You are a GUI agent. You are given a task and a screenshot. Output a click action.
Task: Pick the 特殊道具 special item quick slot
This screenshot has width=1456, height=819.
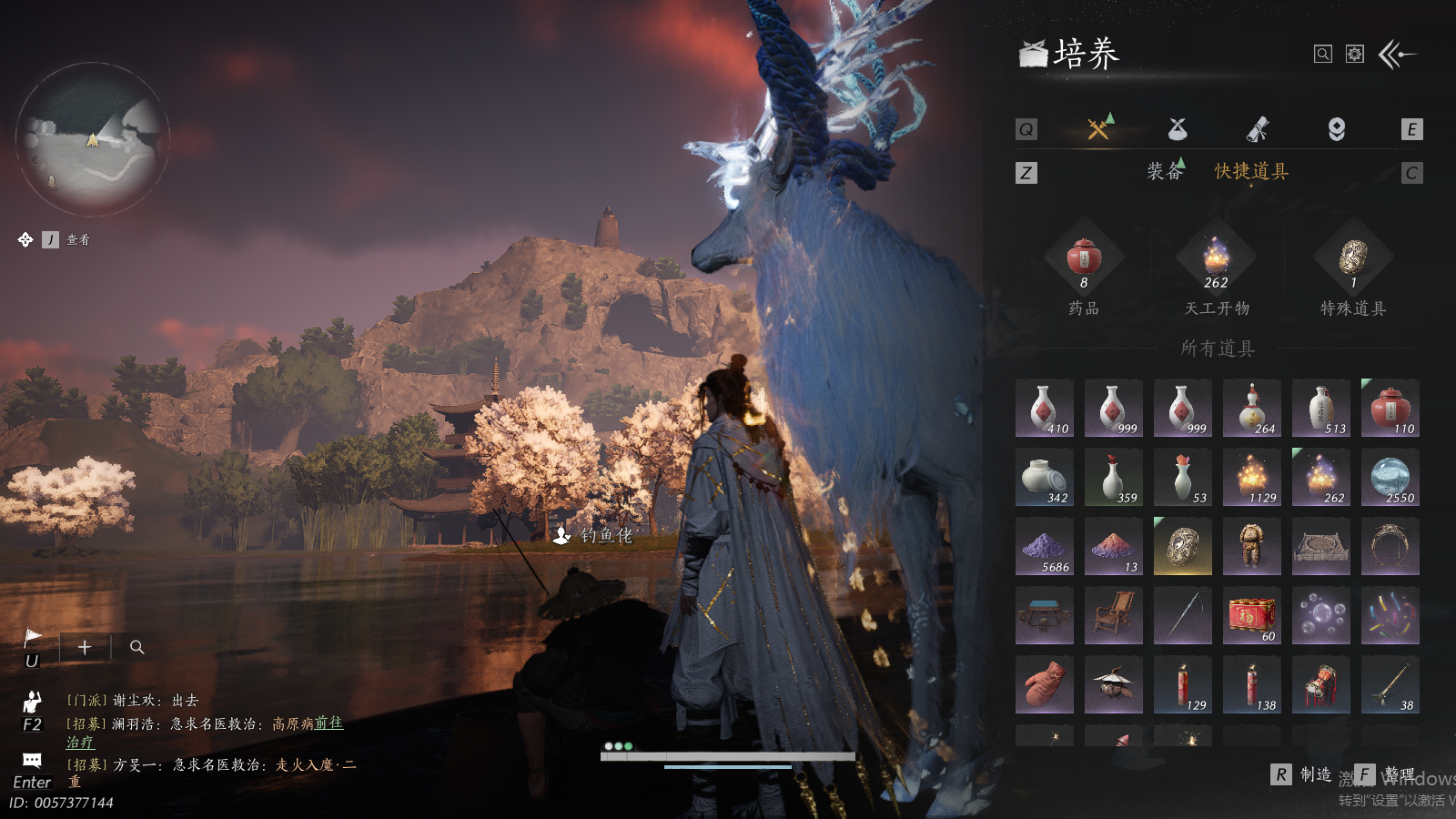tap(1353, 259)
